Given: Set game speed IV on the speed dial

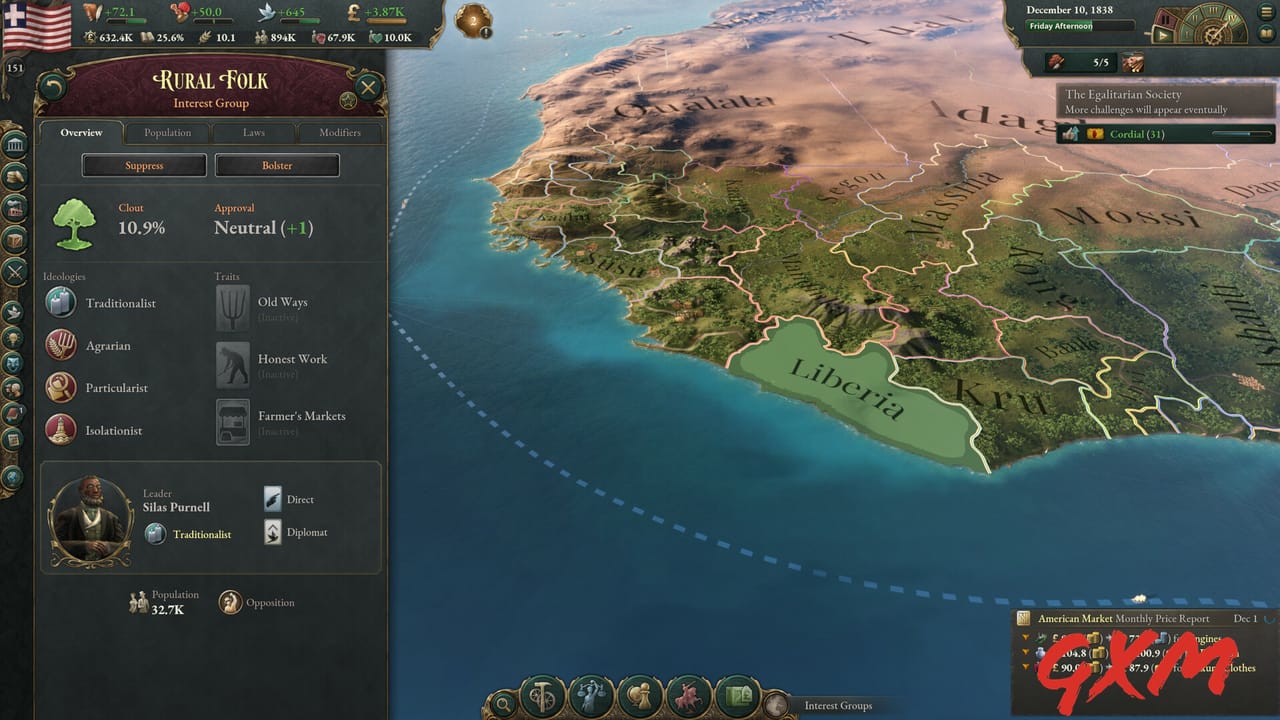Looking at the screenshot, I should tap(1232, 19).
